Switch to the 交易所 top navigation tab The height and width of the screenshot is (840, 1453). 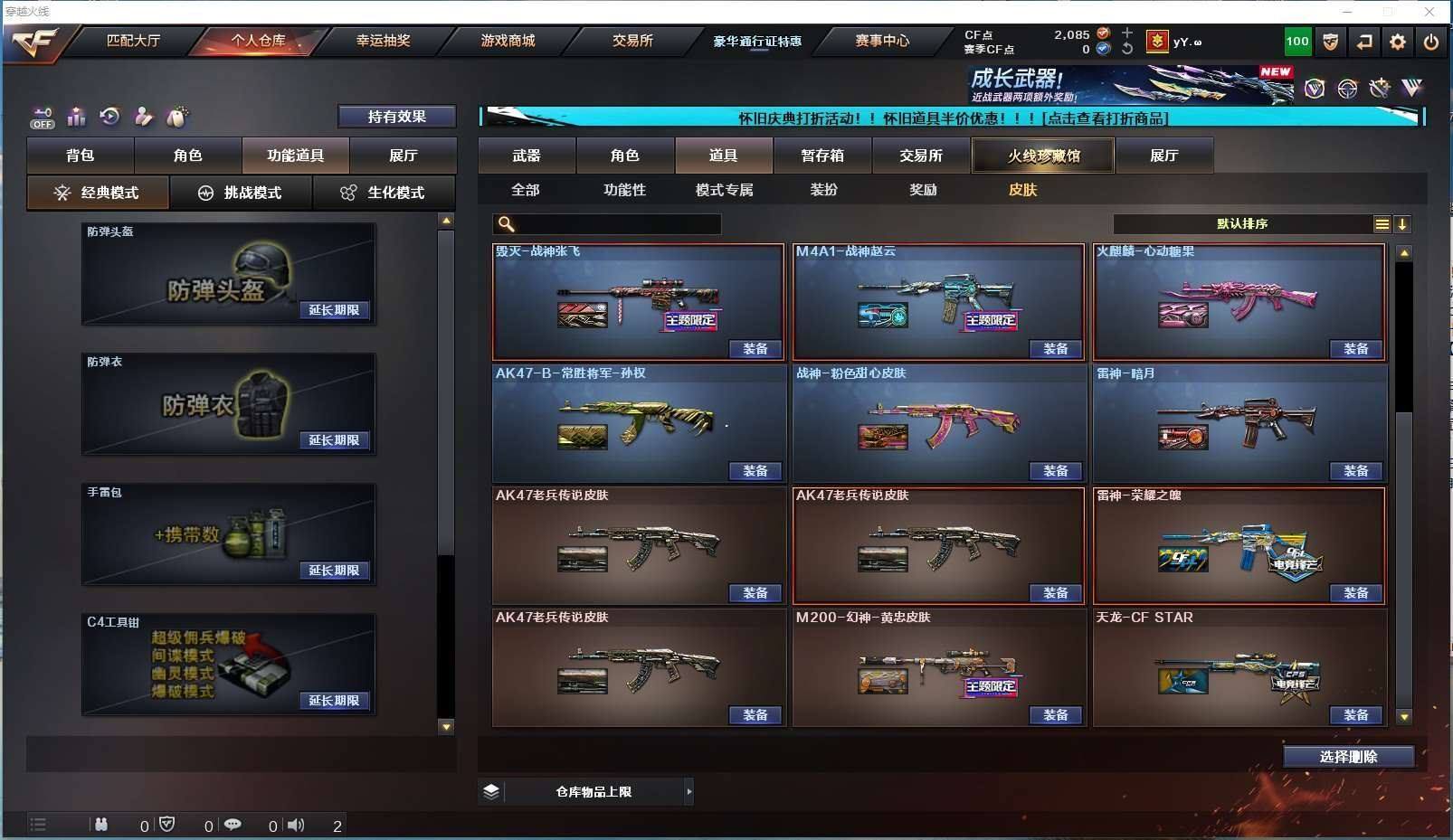tap(632, 41)
